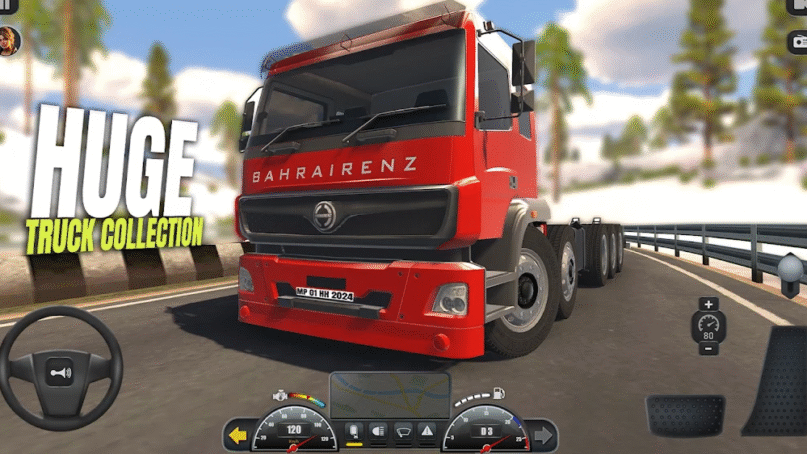The height and width of the screenshot is (454, 807).
Task: Tap the brake pedal
Action: 685,414
